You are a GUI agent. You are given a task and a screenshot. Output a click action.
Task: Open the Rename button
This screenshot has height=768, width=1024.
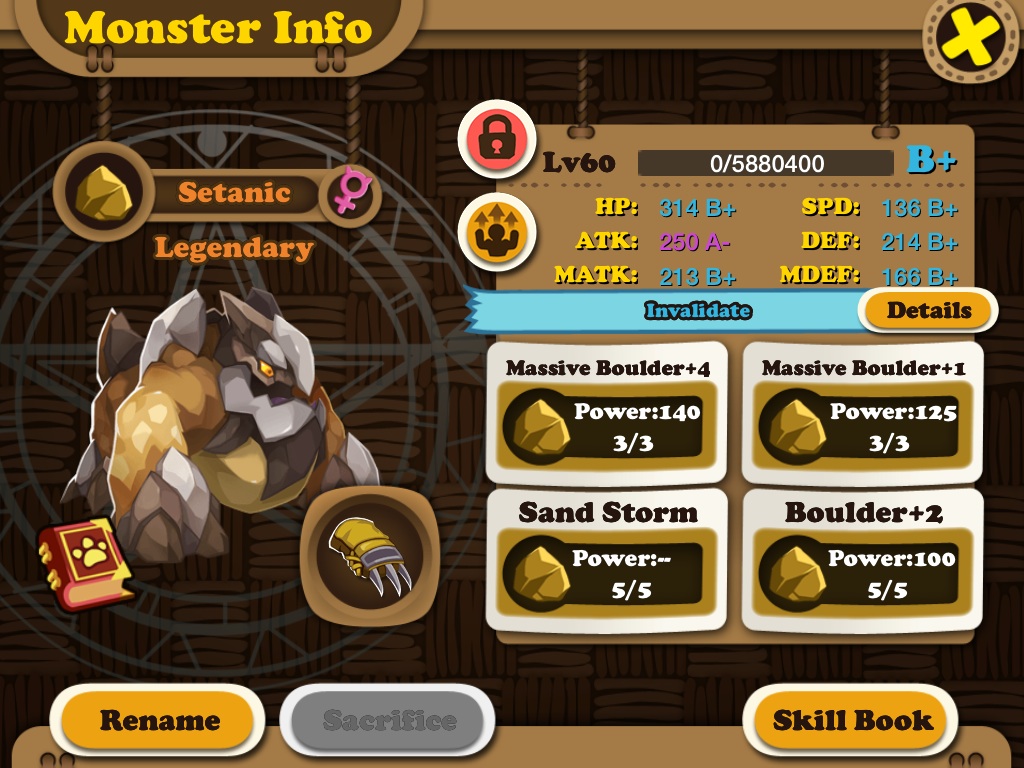point(158,720)
